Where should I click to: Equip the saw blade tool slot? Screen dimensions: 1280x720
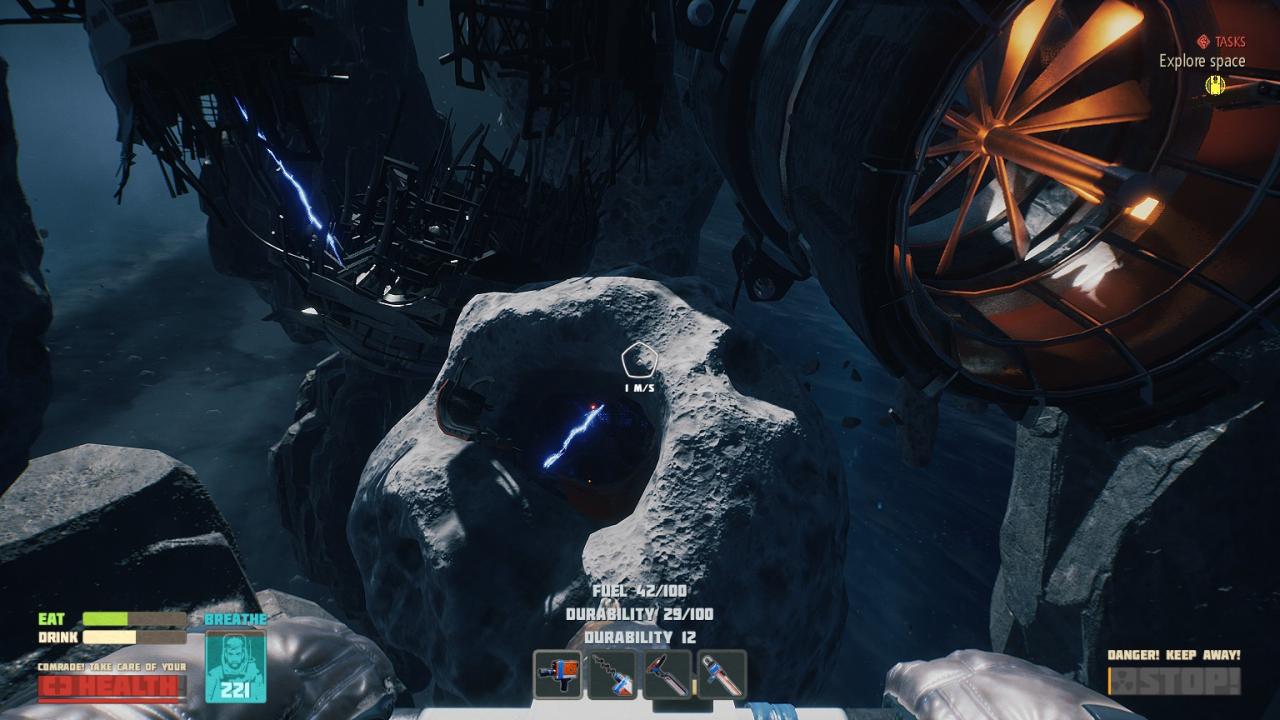click(721, 673)
